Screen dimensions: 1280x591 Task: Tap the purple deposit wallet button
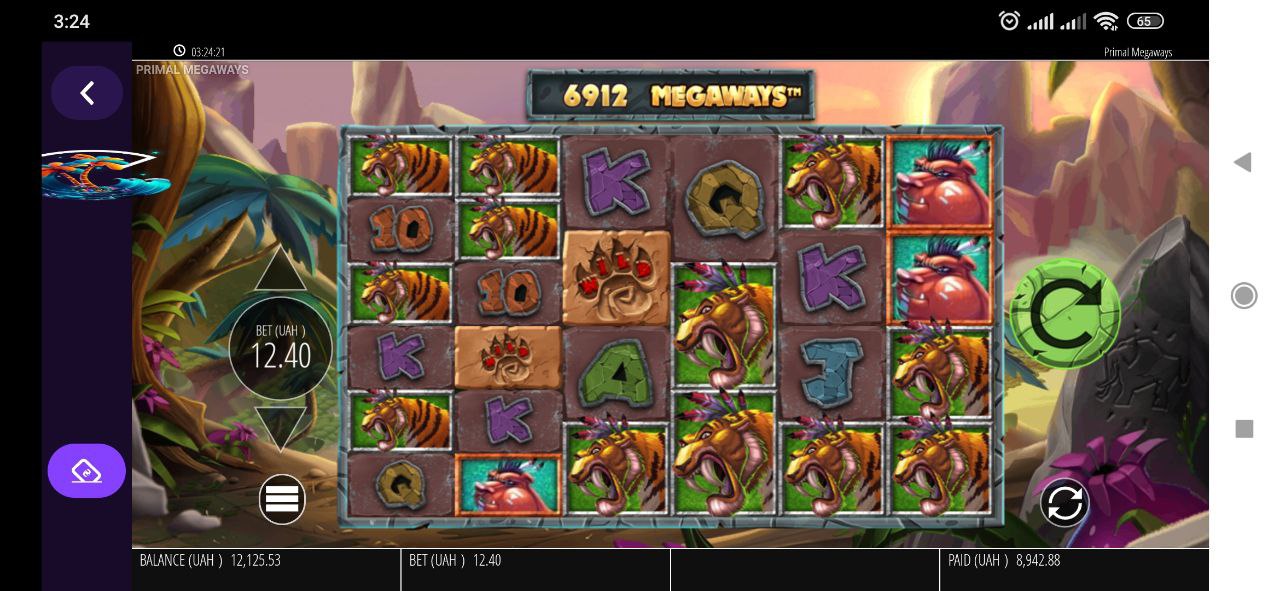[87, 471]
